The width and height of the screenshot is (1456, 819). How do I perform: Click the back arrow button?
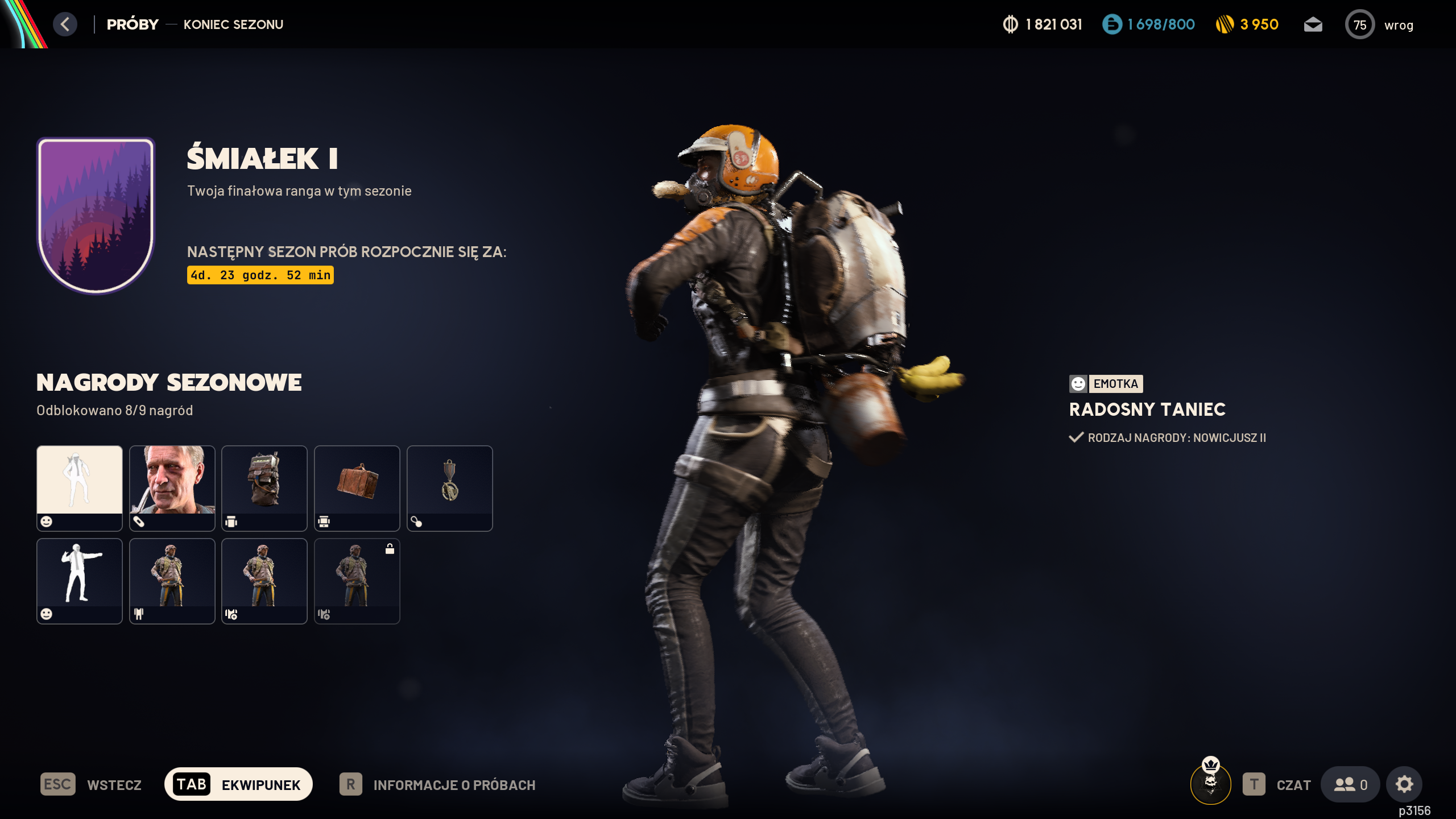point(65,24)
